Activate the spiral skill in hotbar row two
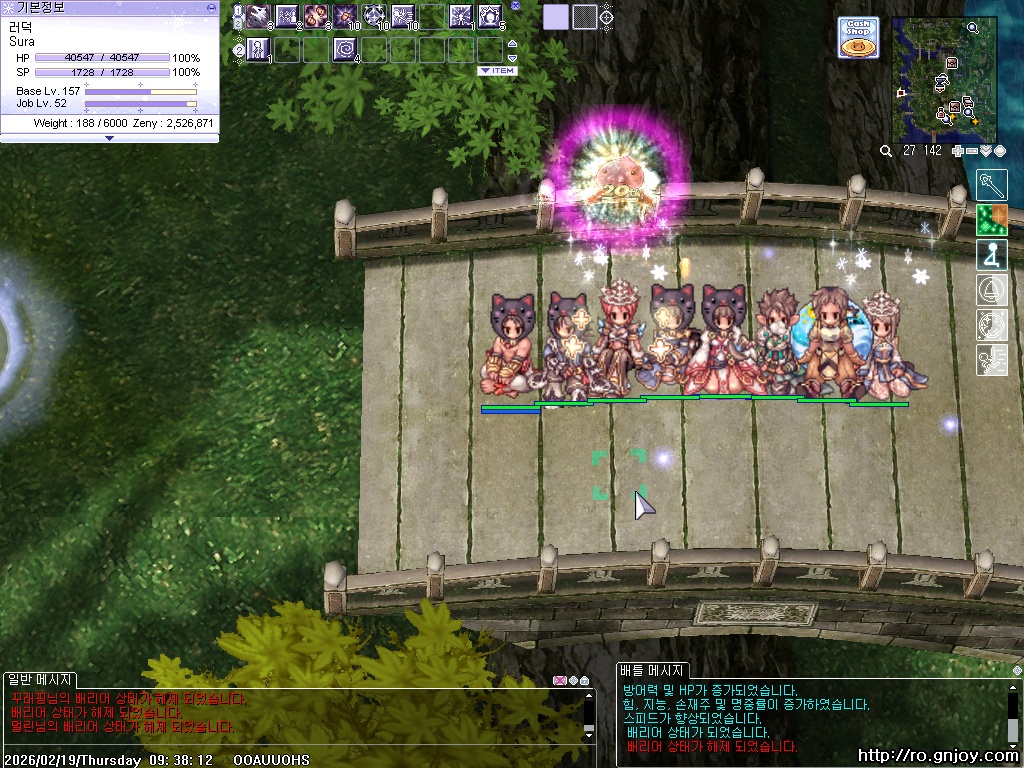The width and height of the screenshot is (1024, 768). coord(345,48)
